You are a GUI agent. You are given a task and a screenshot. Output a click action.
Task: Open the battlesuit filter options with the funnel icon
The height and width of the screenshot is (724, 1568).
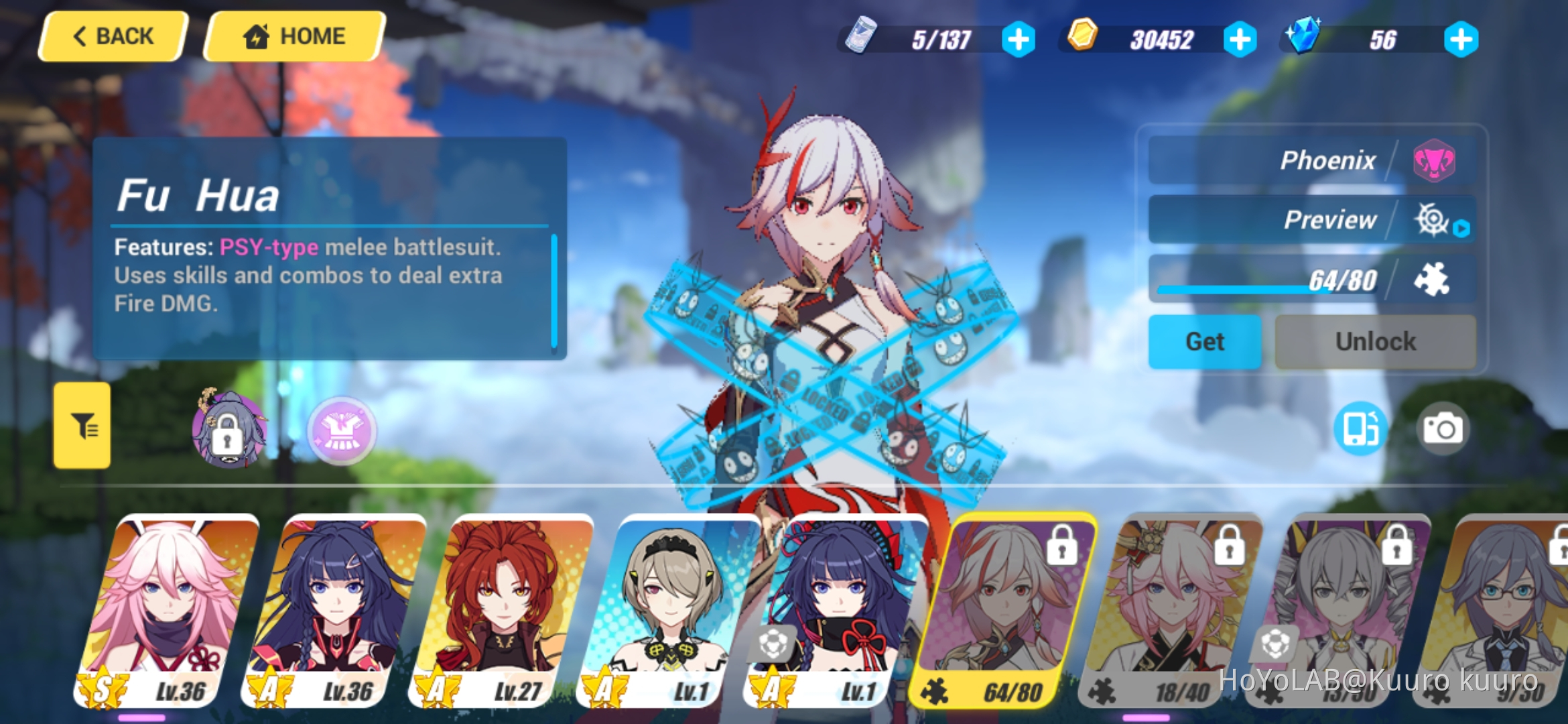pos(82,429)
